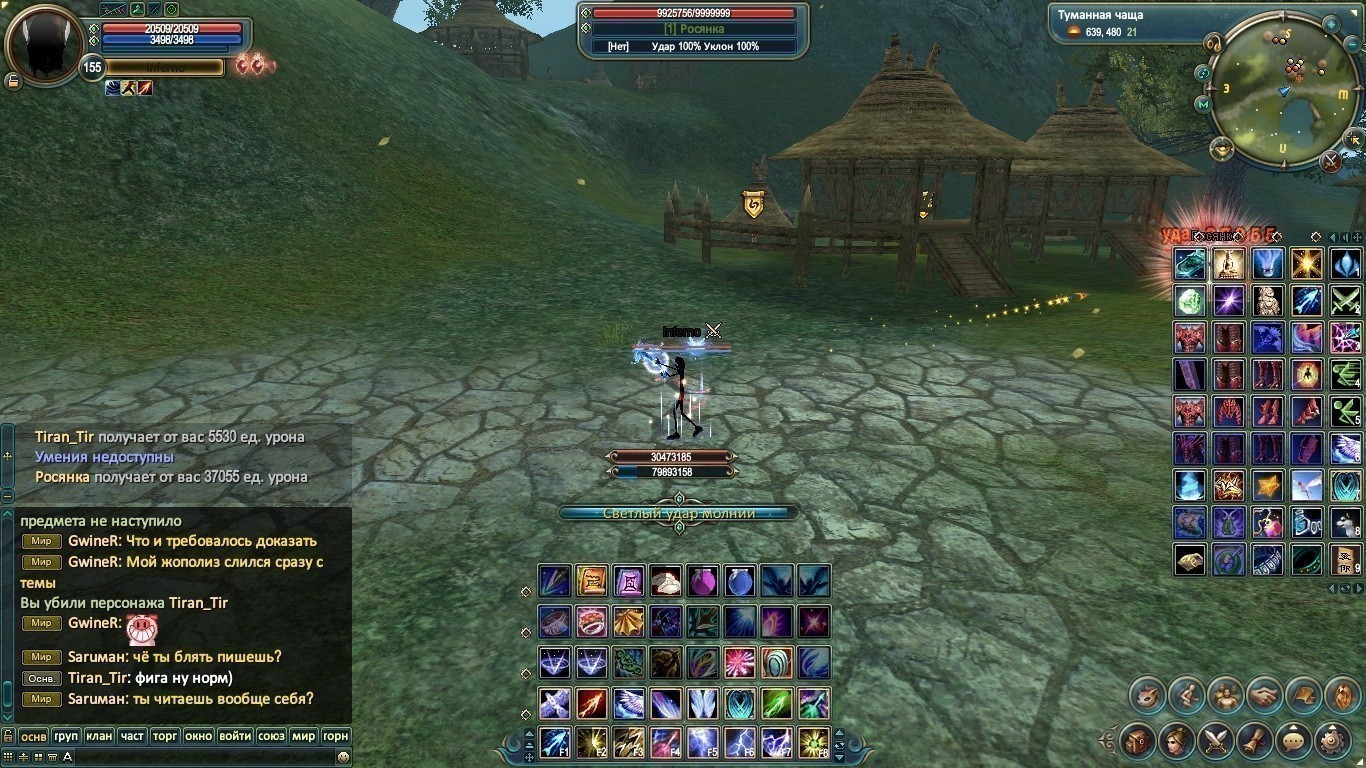Open the handshake social button
Image resolution: width=1366 pixels, height=768 pixels.
click(1265, 695)
